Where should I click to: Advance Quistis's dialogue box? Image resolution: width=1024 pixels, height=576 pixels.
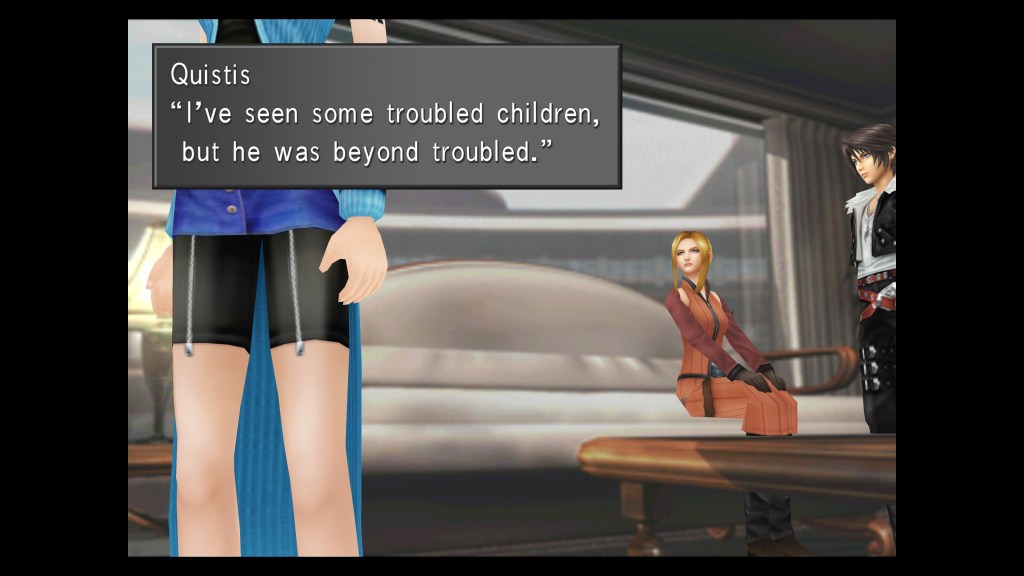click(386, 116)
